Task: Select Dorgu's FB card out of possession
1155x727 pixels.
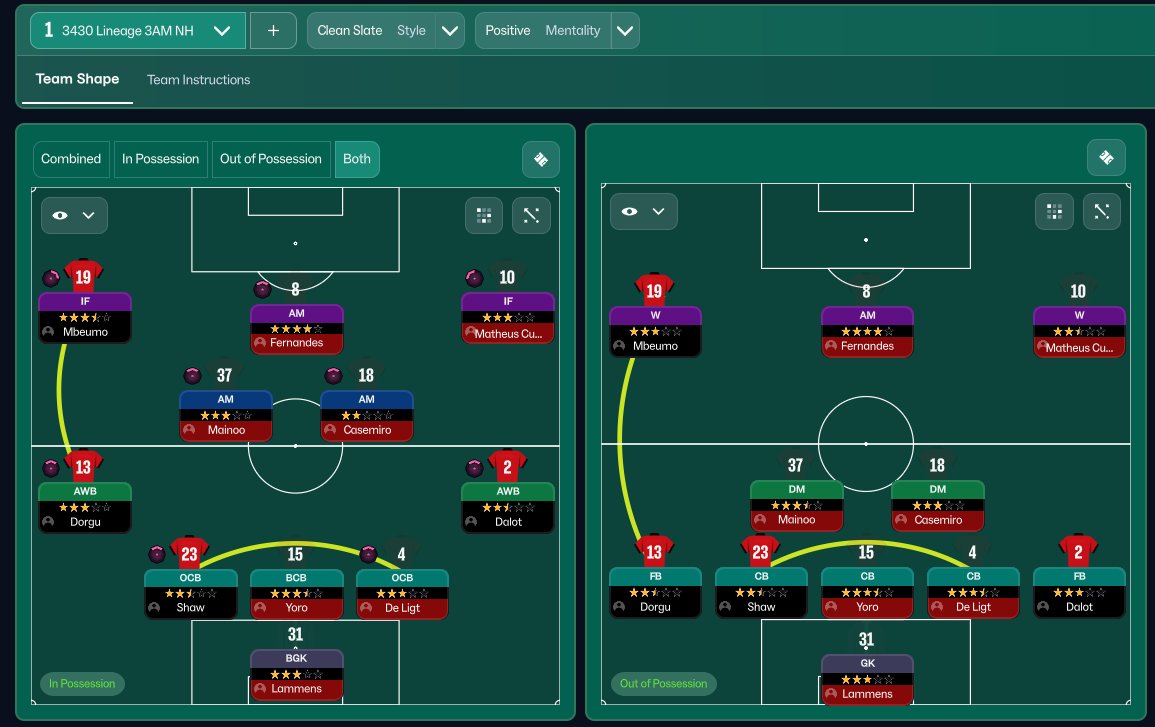Action: click(655, 592)
